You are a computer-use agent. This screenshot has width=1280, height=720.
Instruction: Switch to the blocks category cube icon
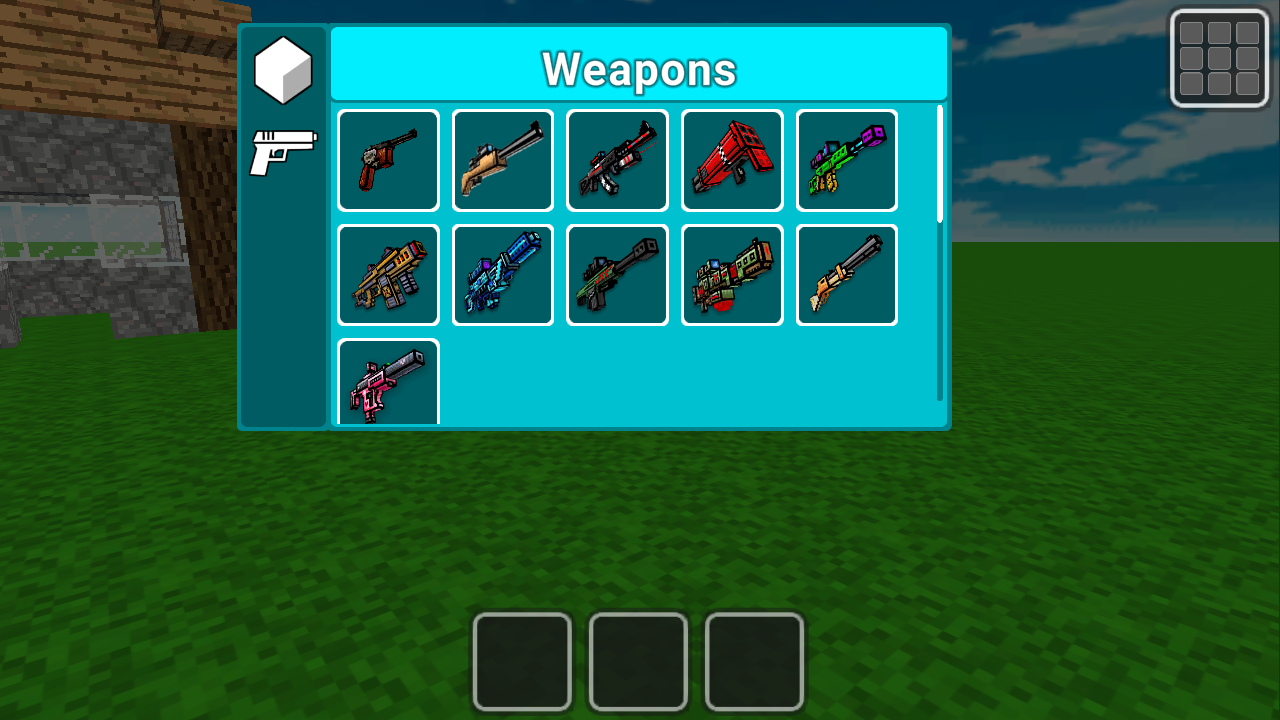point(282,69)
